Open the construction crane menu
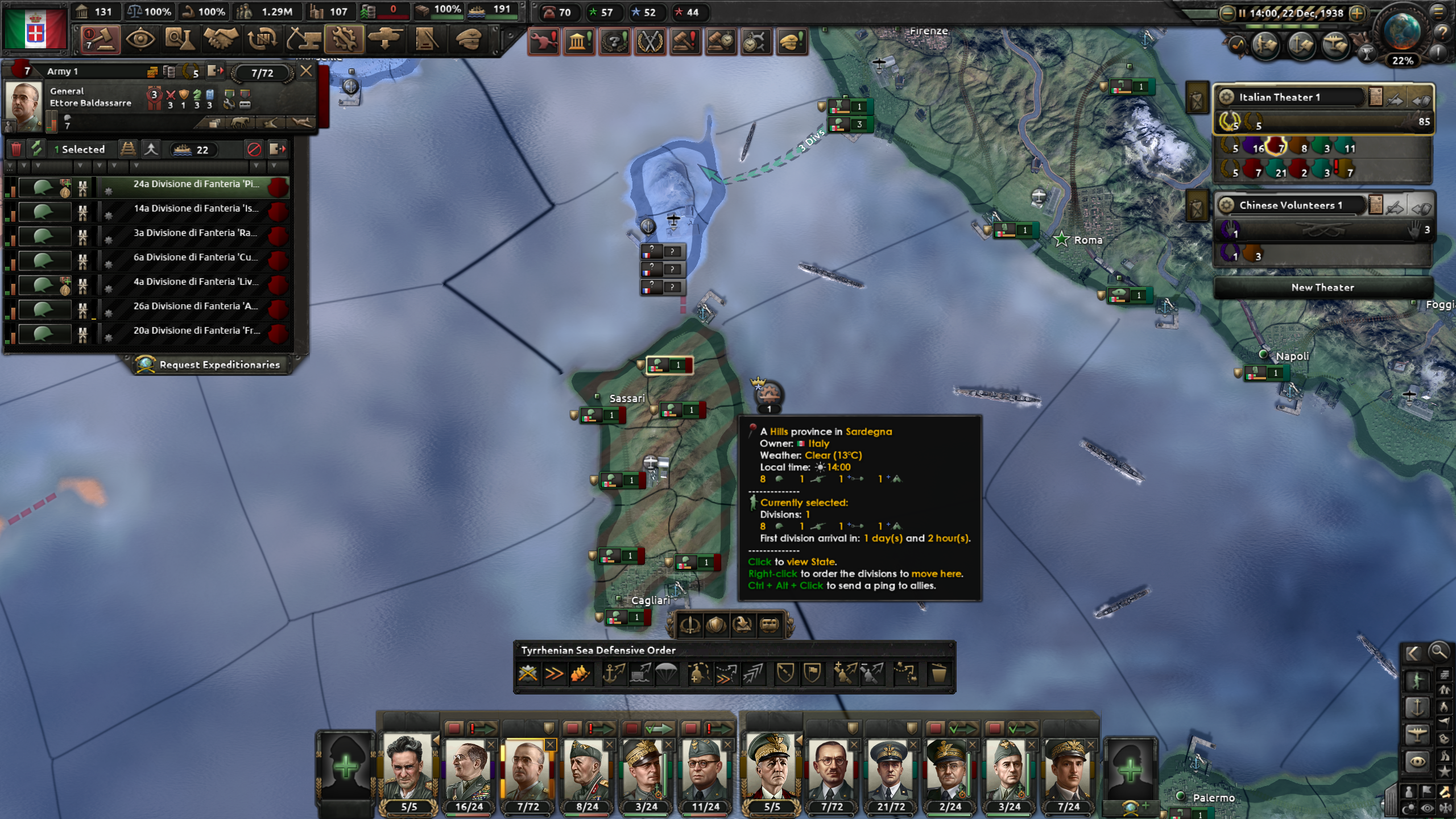This screenshot has height=819, width=1456. (x=304, y=40)
